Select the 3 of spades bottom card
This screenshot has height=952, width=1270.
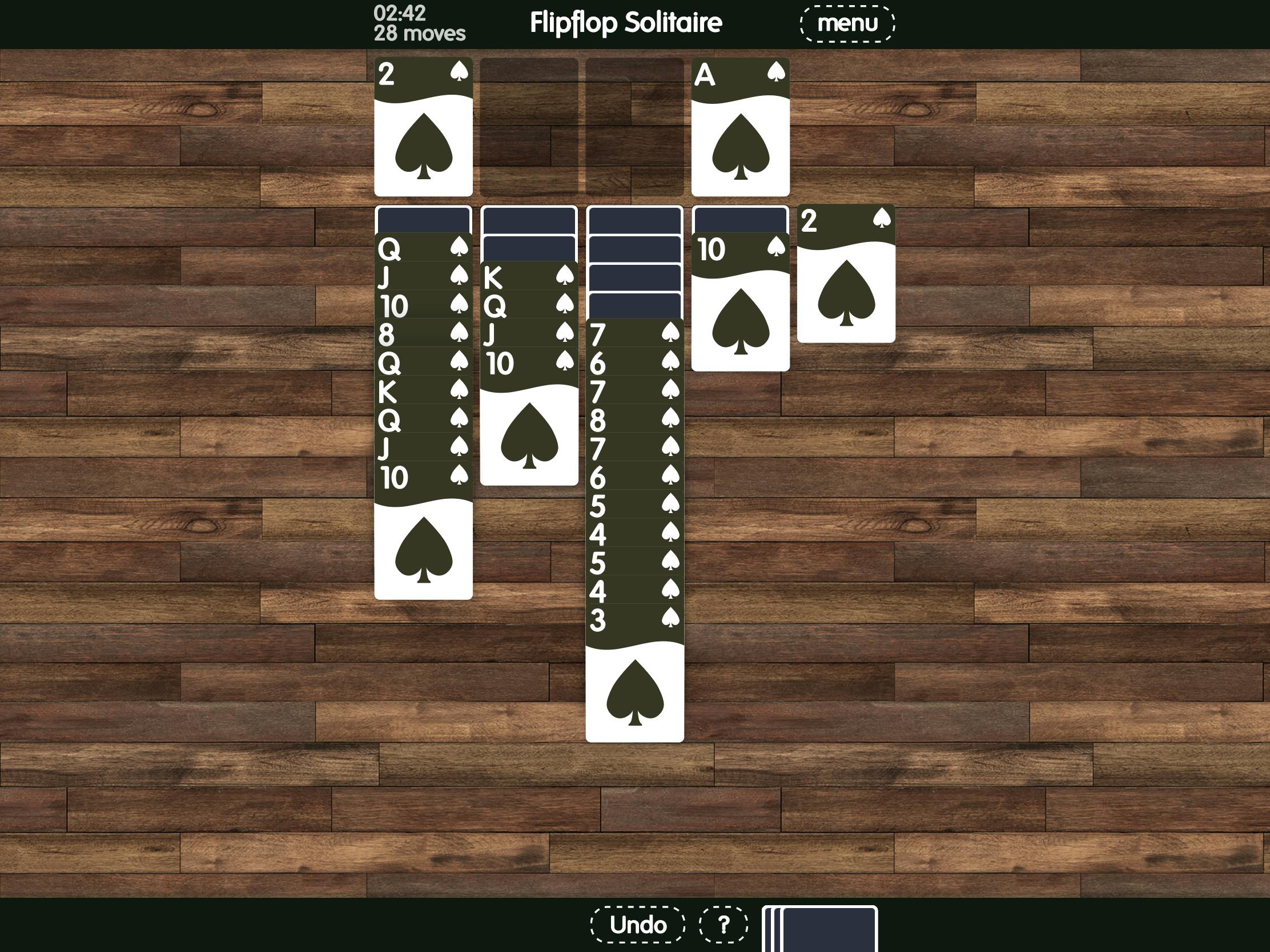[x=634, y=677]
